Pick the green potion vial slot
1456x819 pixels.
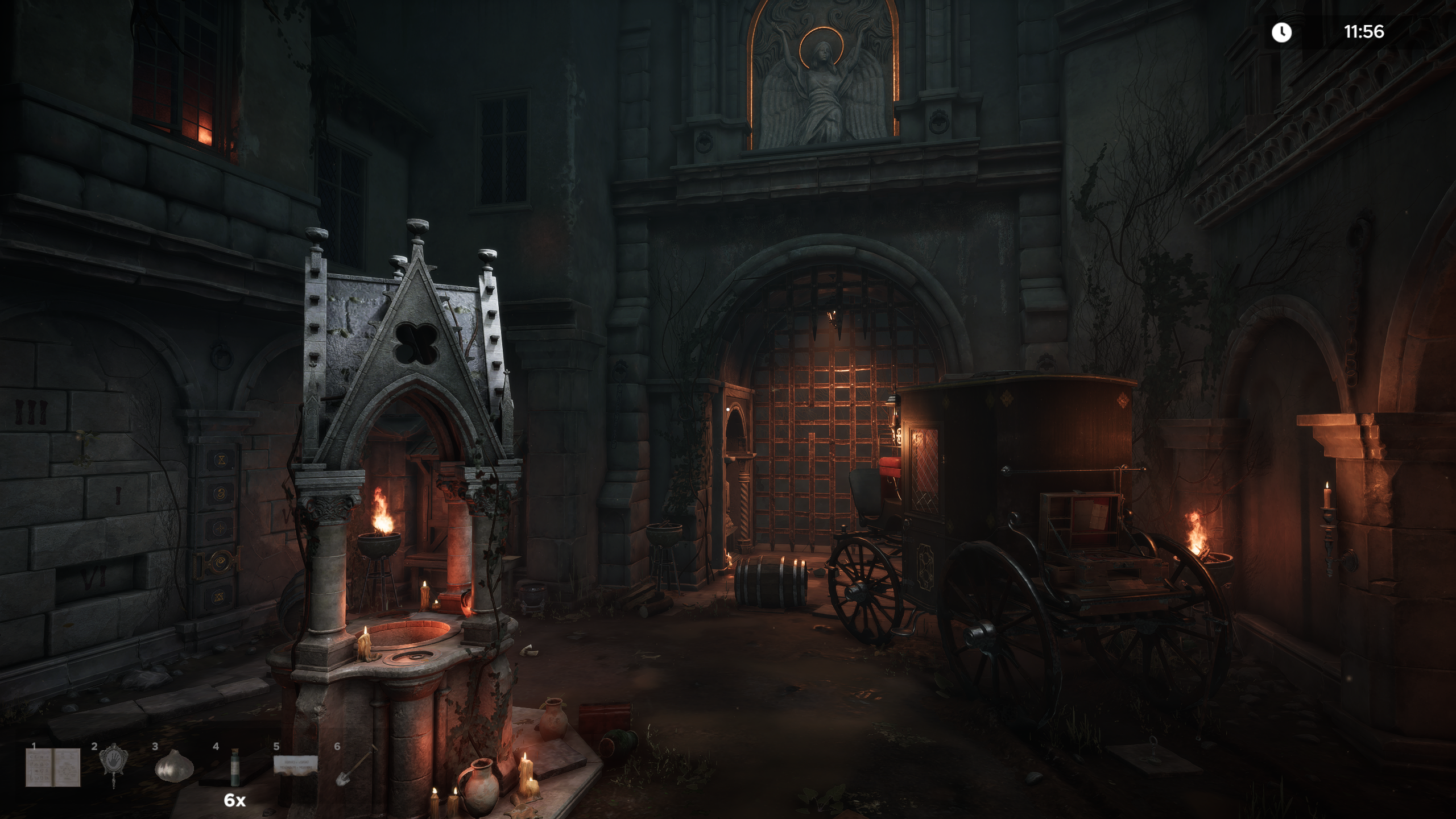click(x=234, y=767)
